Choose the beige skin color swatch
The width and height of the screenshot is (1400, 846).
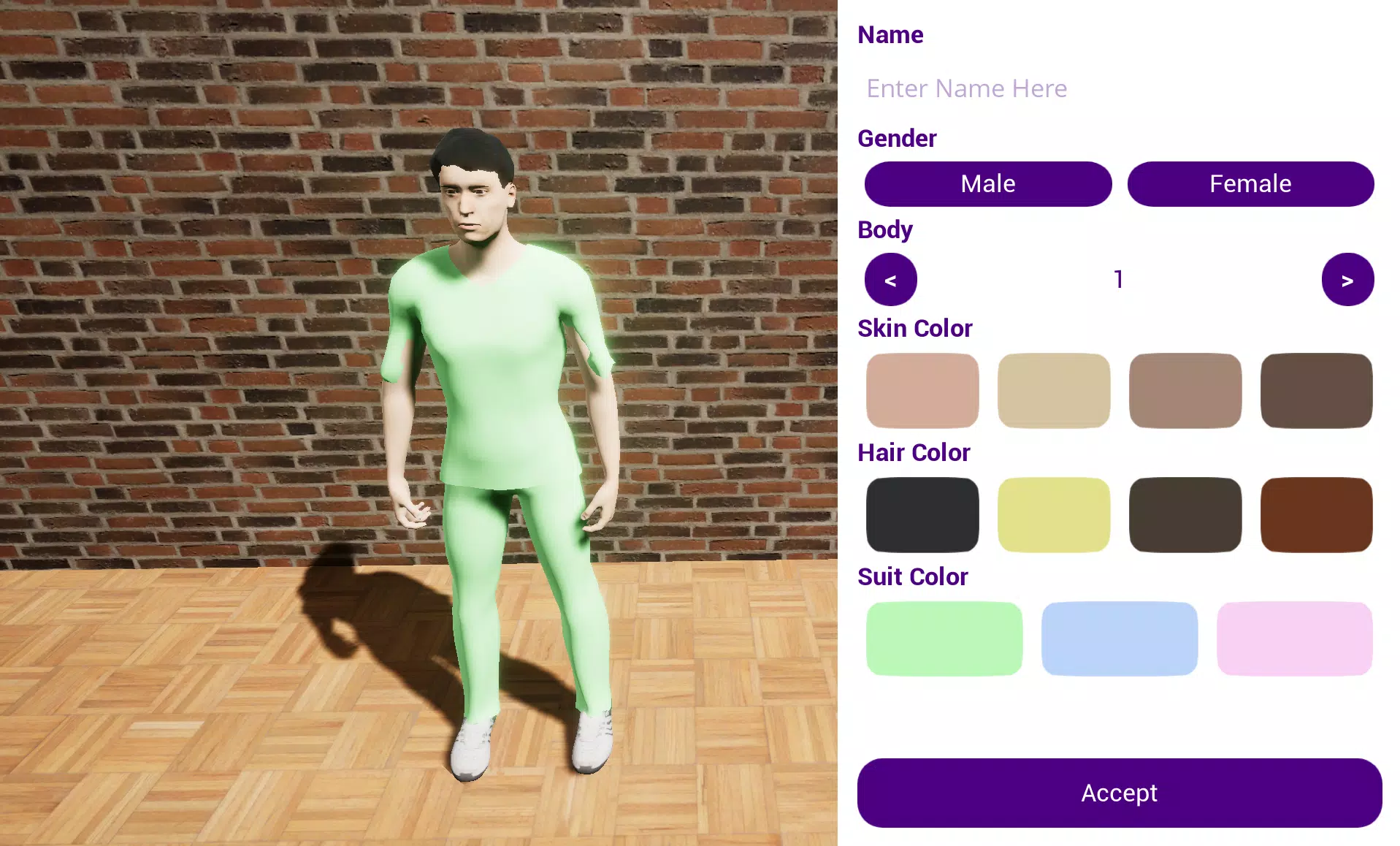point(1054,391)
